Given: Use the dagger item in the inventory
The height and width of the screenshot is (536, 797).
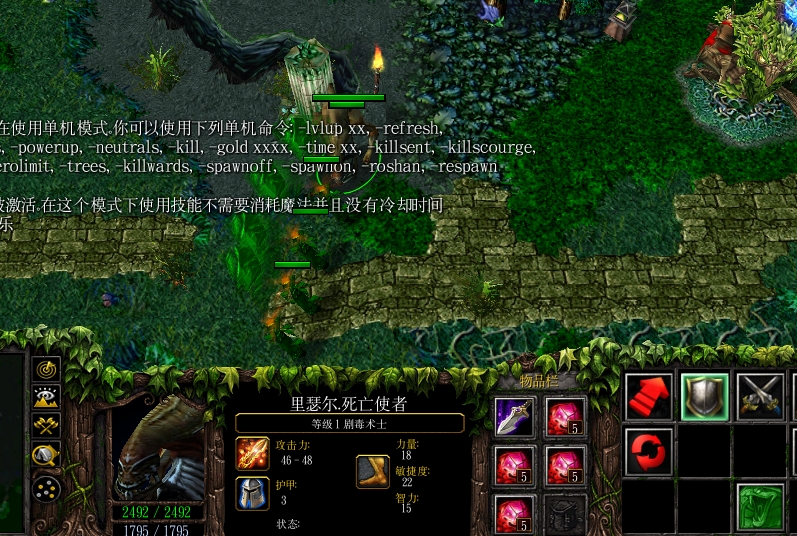Looking at the screenshot, I should [515, 416].
